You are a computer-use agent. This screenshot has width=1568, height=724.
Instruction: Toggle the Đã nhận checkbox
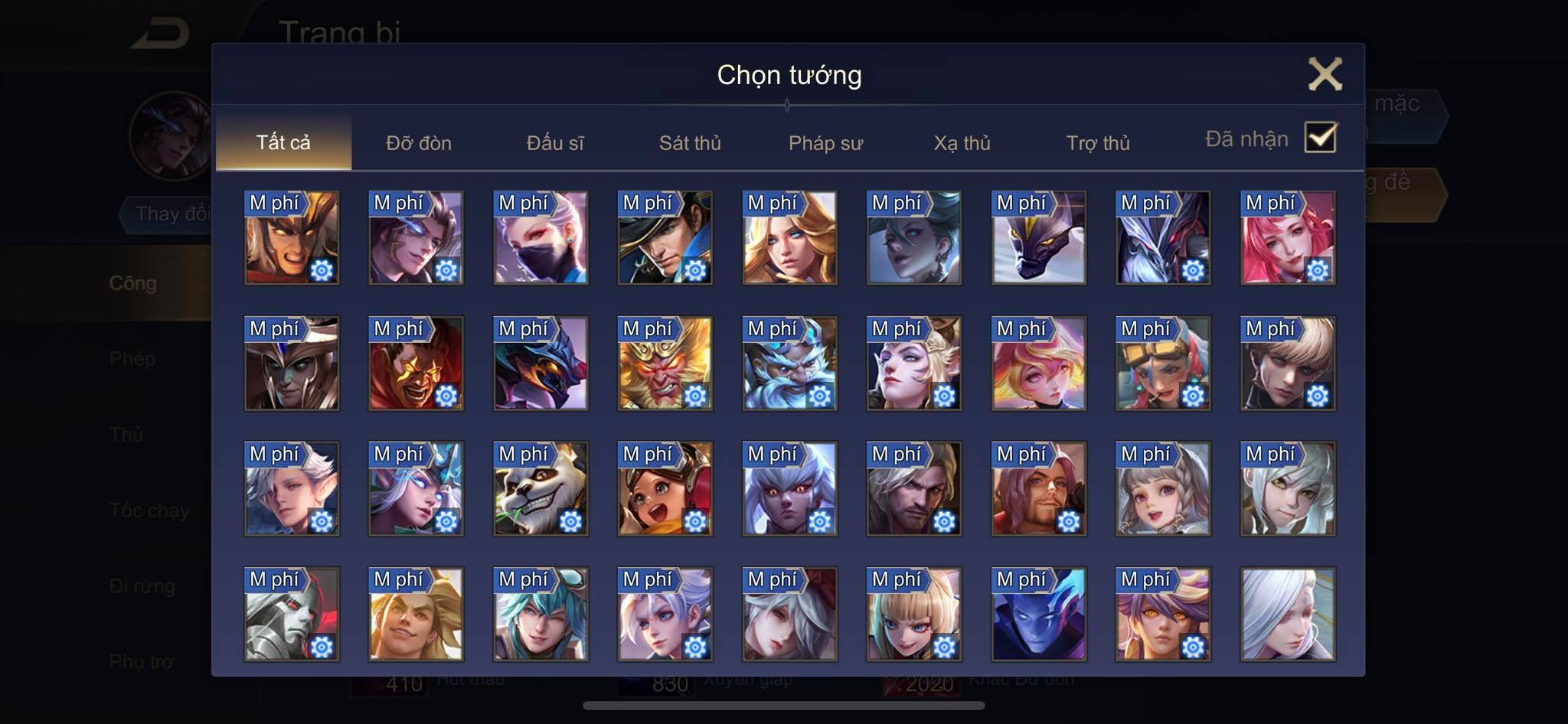(x=1321, y=138)
